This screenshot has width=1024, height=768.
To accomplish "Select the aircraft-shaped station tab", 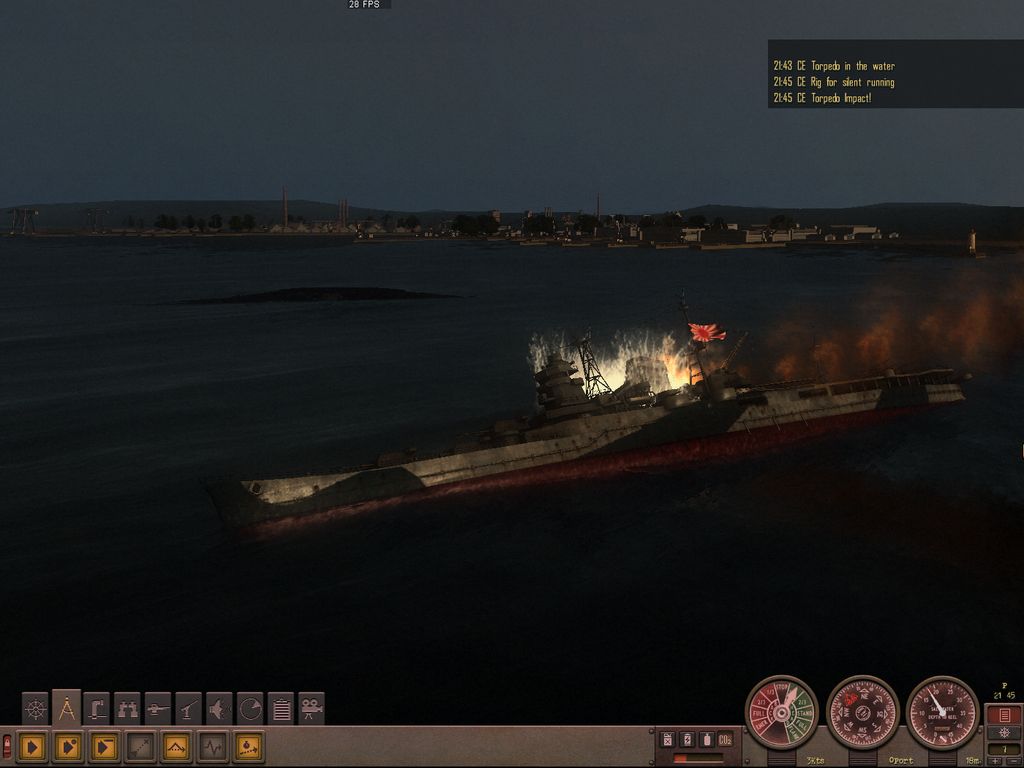I will pos(219,709).
